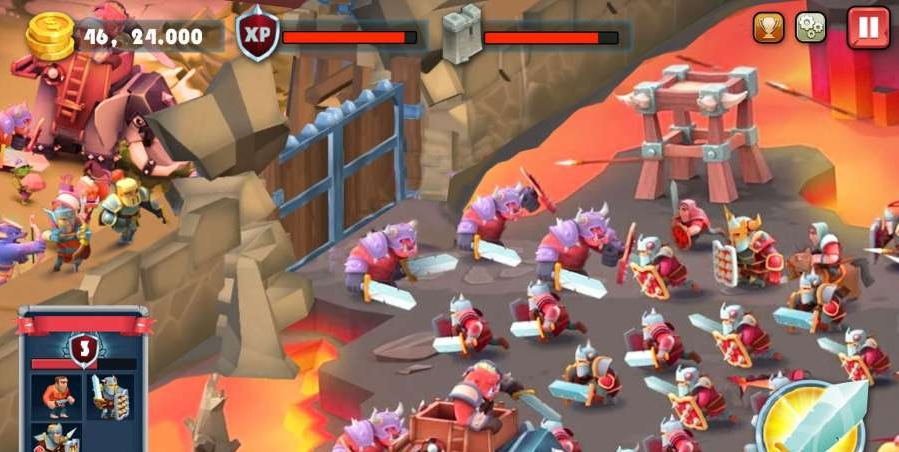Choose the red spearman unit card
This screenshot has width=899, height=452.
56,440
